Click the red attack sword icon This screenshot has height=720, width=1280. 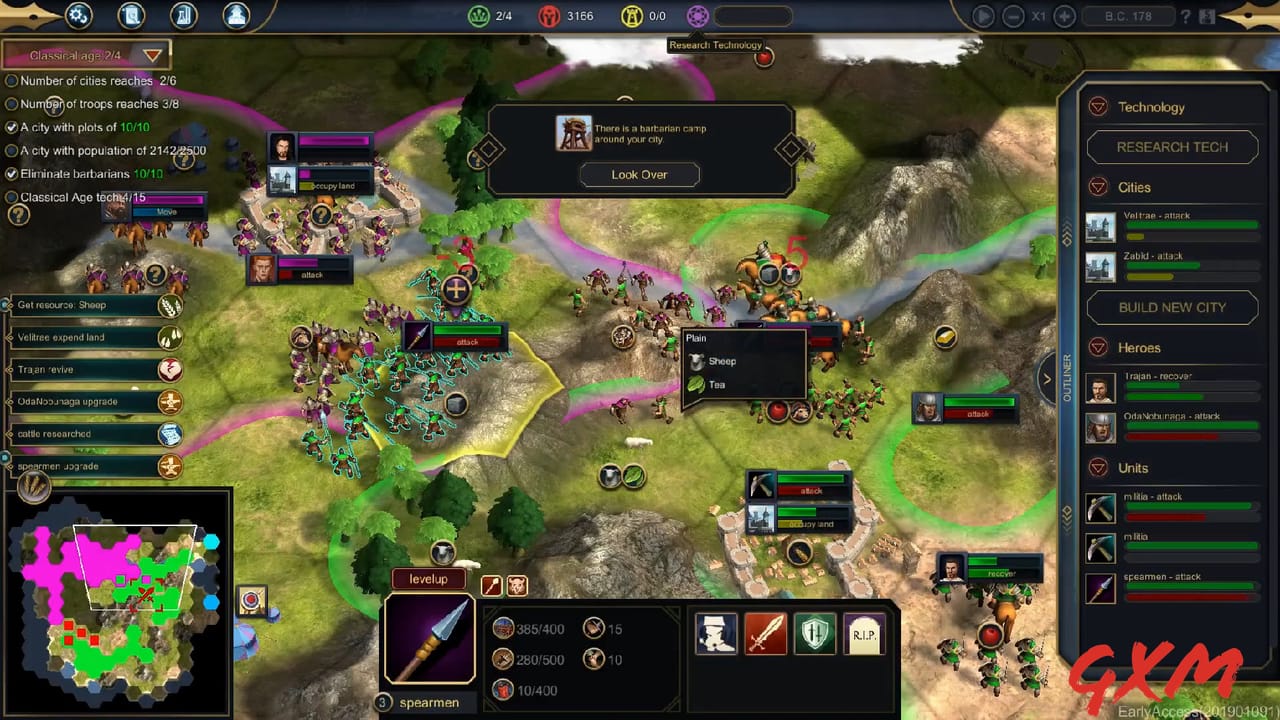coord(765,632)
